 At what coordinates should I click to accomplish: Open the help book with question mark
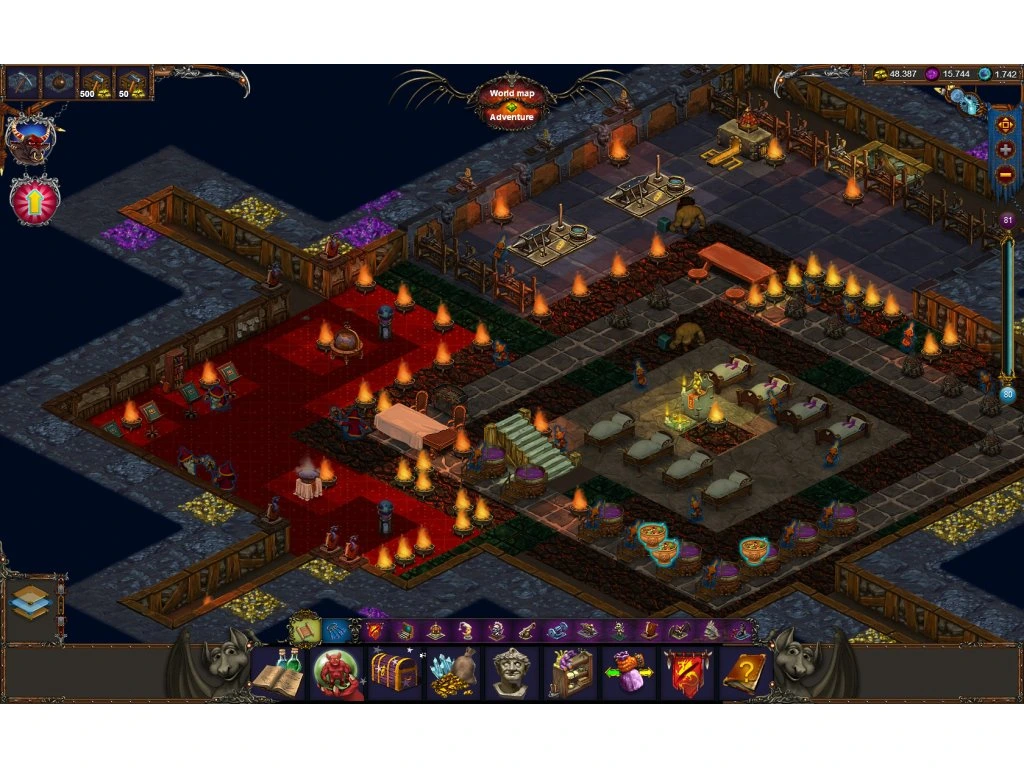745,673
